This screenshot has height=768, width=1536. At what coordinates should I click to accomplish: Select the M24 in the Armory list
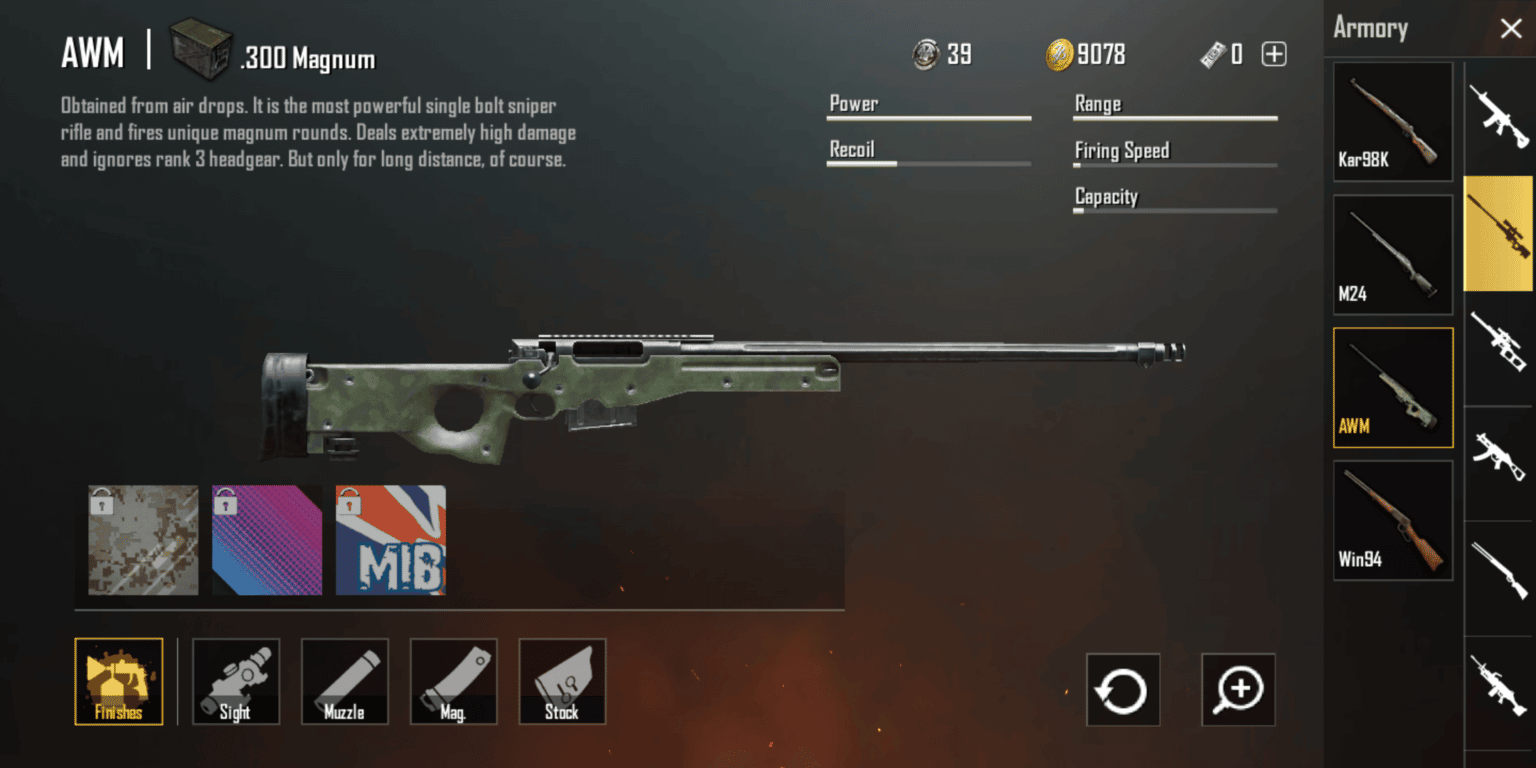coord(1392,253)
